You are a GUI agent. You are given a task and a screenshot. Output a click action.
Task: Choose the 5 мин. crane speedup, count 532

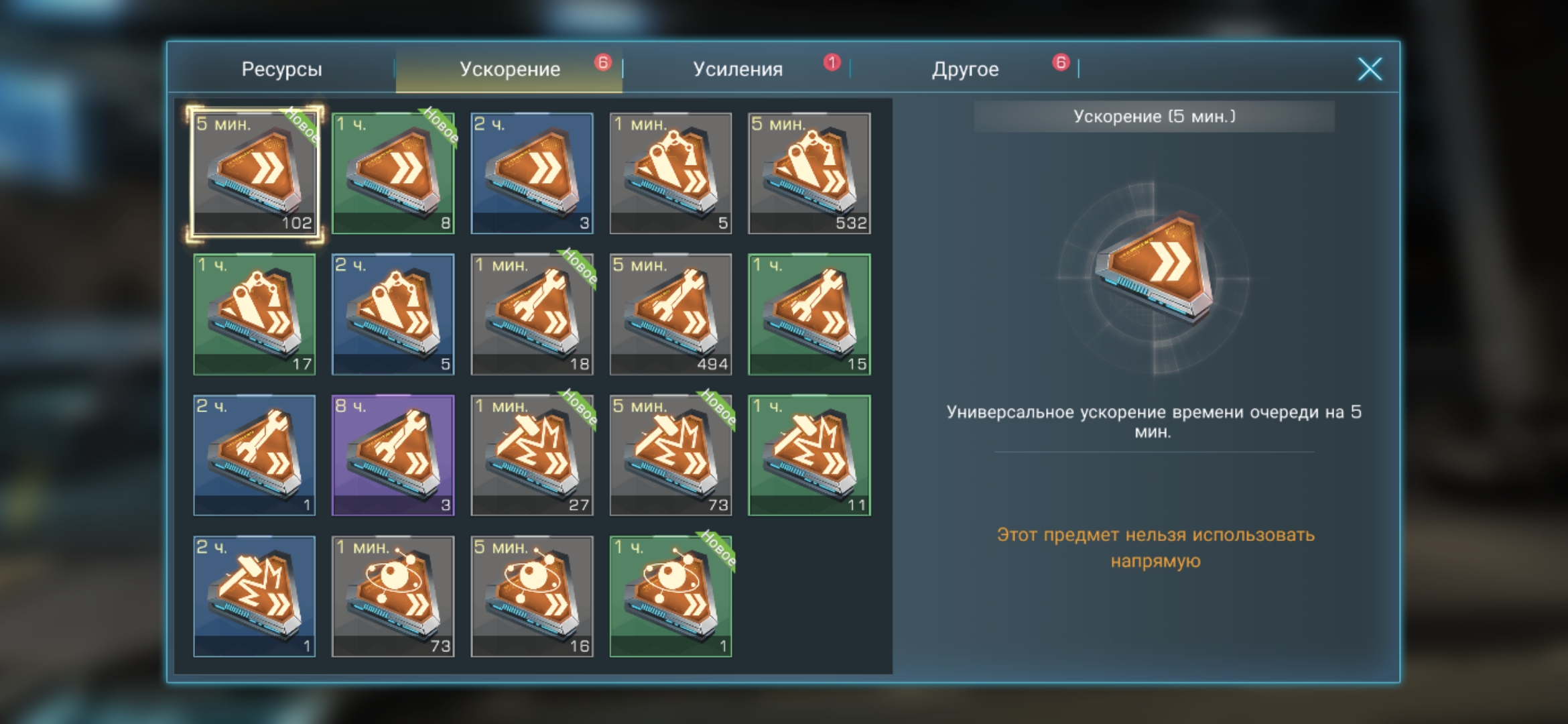click(809, 173)
